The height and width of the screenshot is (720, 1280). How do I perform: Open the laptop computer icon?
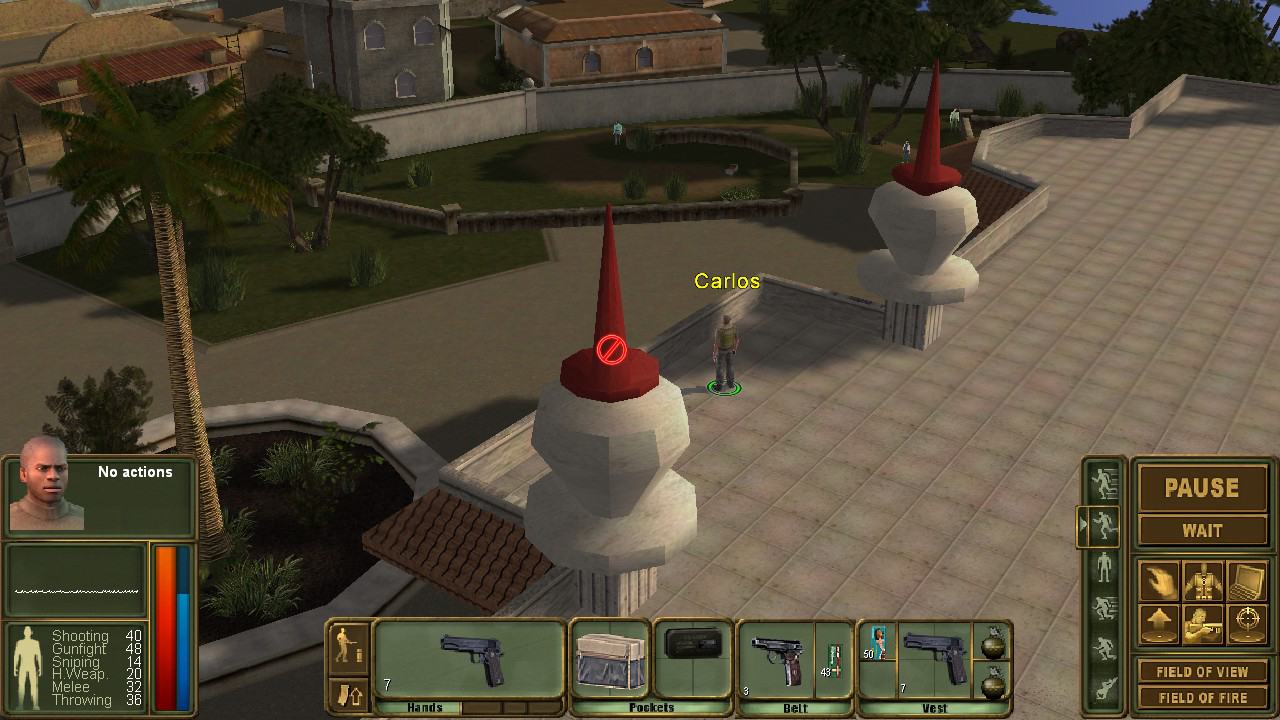[x=1247, y=580]
